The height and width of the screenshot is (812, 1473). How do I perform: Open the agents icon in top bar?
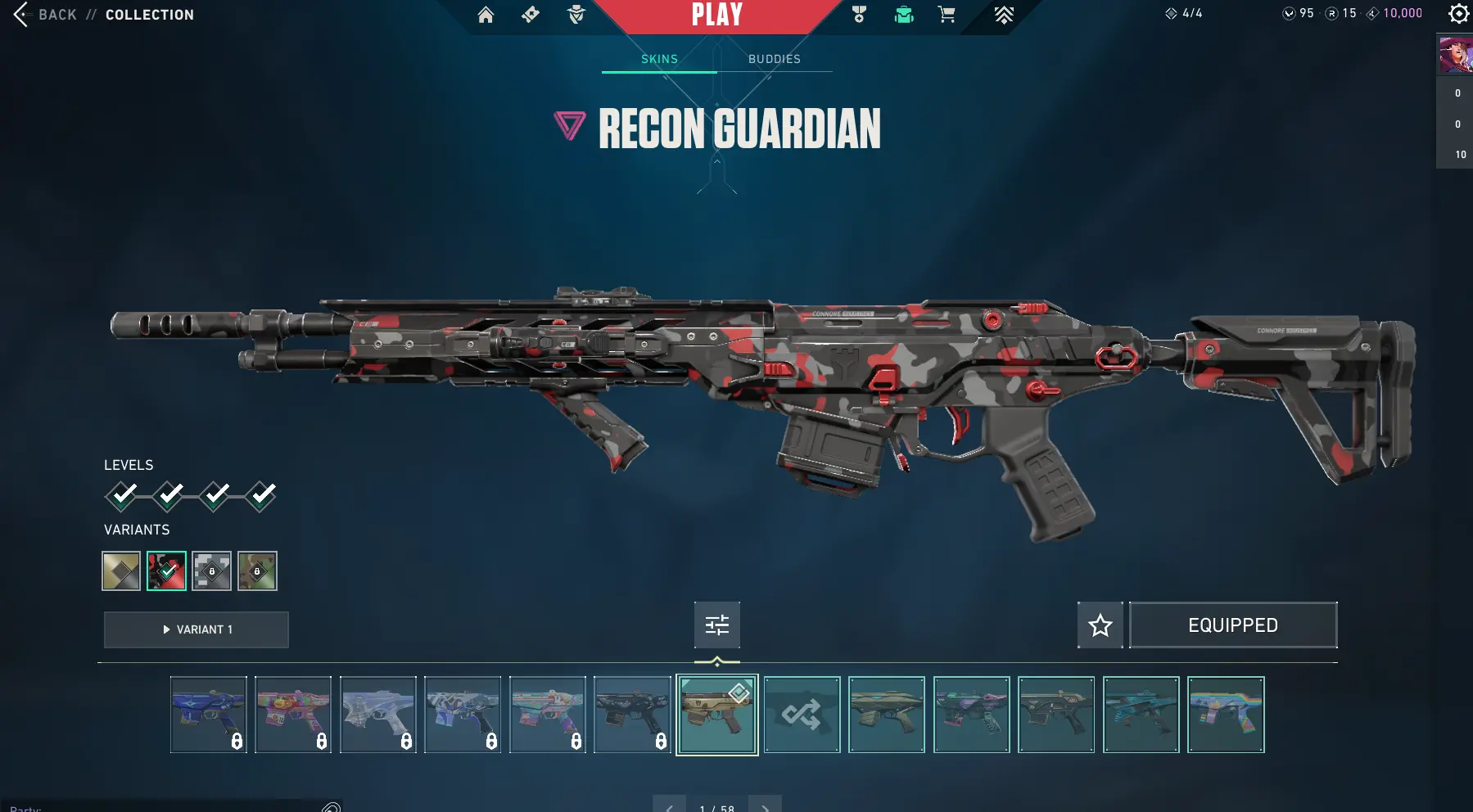[x=576, y=15]
